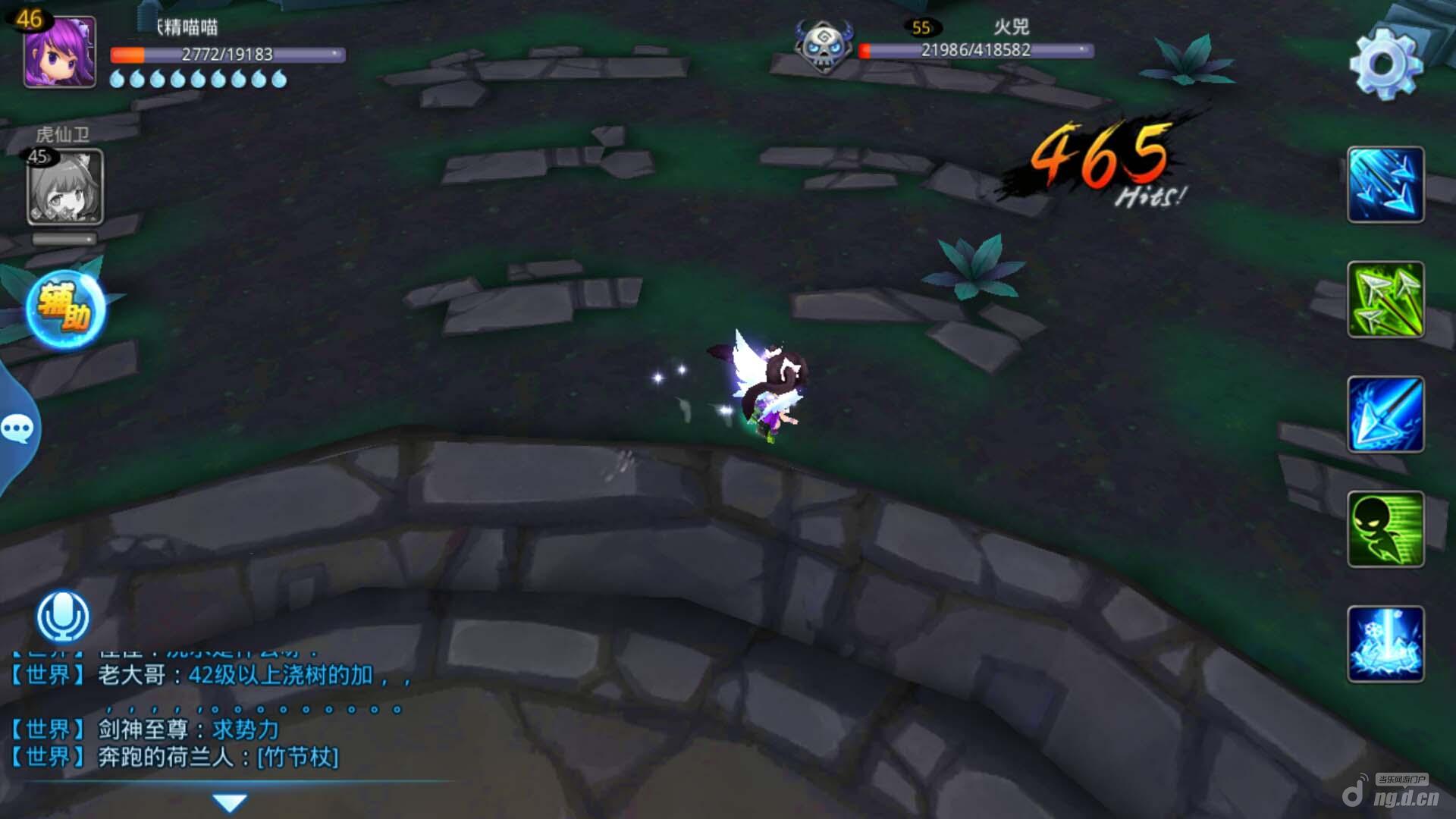Tap the microphone voice chat button

(x=63, y=616)
